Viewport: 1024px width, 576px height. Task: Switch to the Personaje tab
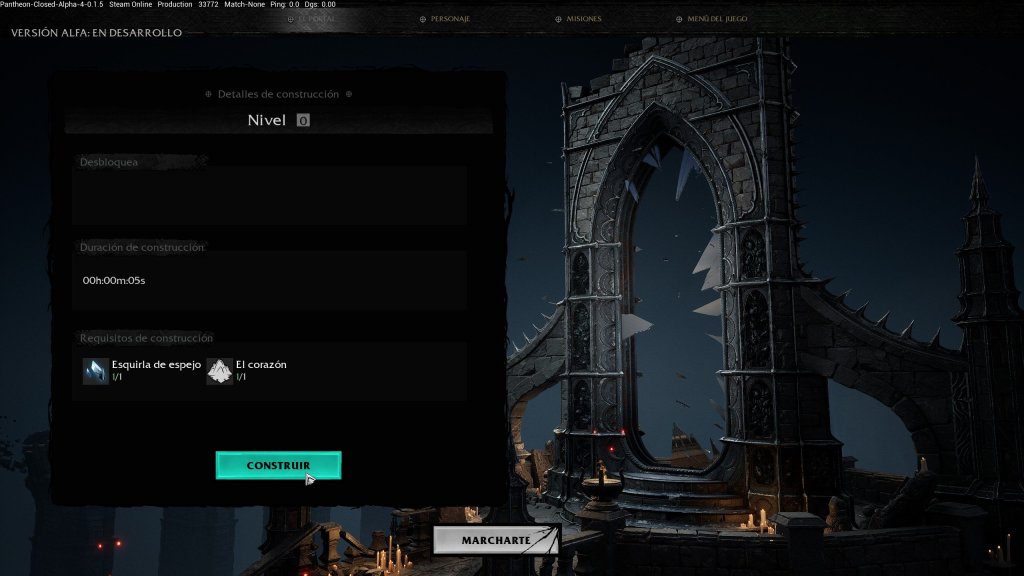(445, 19)
